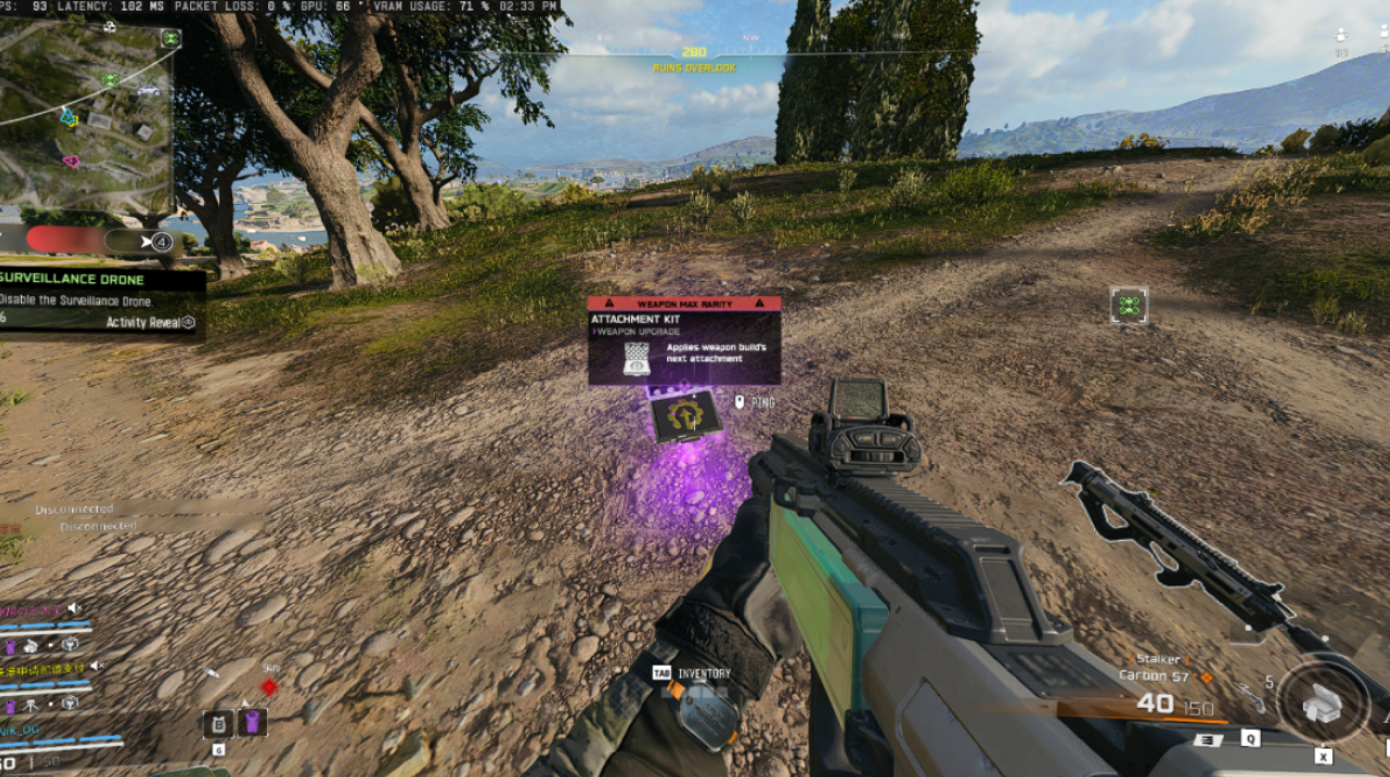The height and width of the screenshot is (777, 1390).
Task: Unmute the first squadmate's voice chat
Action: [74, 608]
